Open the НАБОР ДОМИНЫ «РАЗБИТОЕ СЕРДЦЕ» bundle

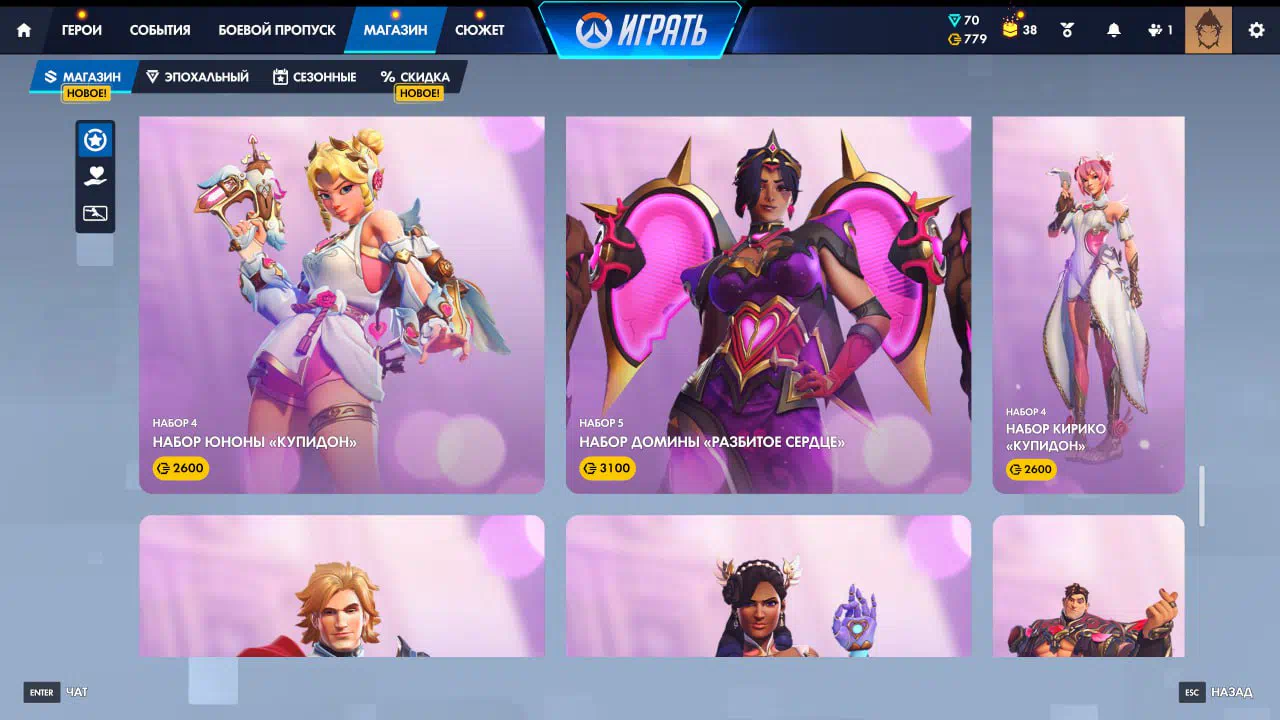[x=768, y=304]
